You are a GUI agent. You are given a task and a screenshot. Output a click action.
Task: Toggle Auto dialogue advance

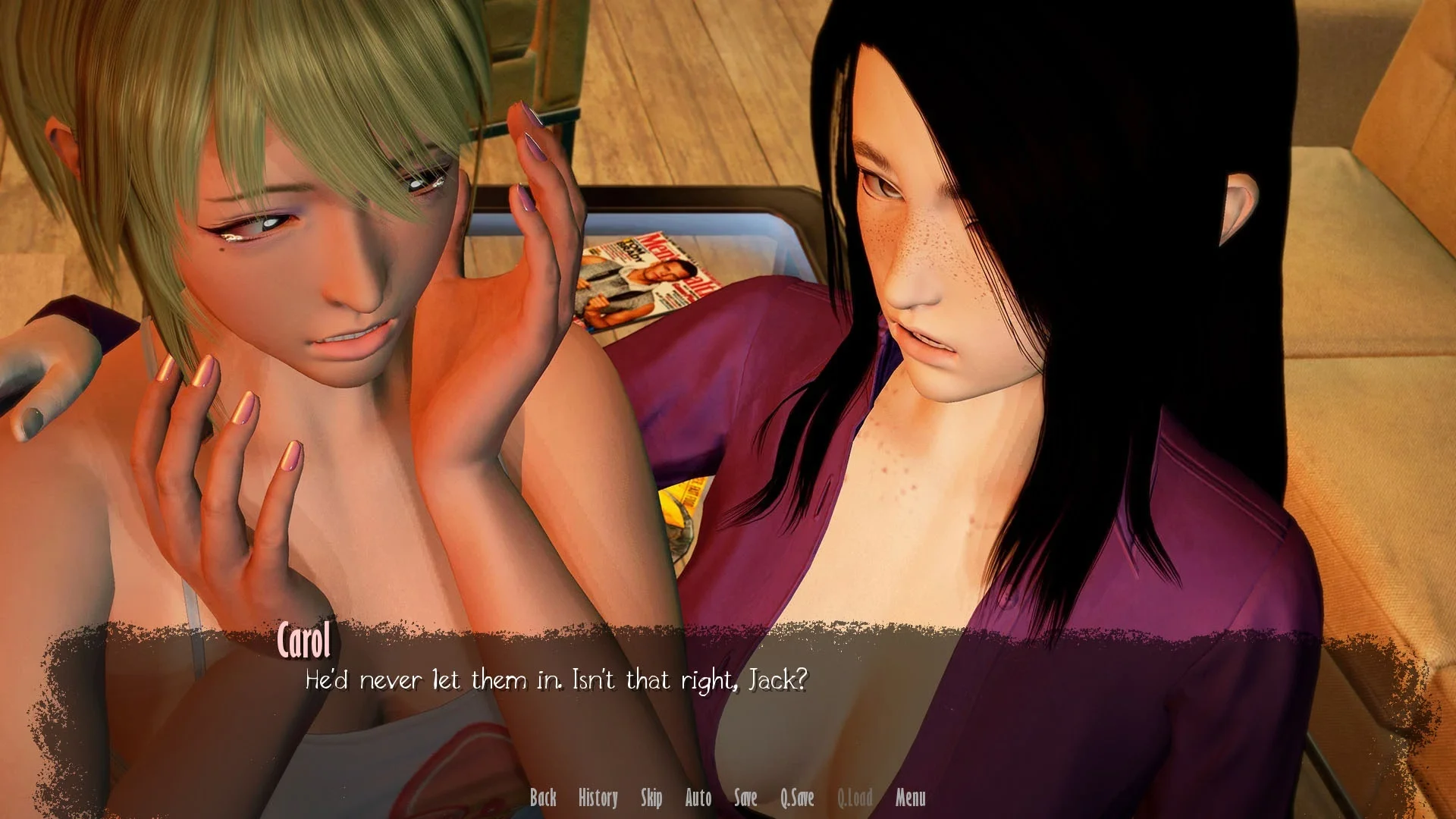698,797
